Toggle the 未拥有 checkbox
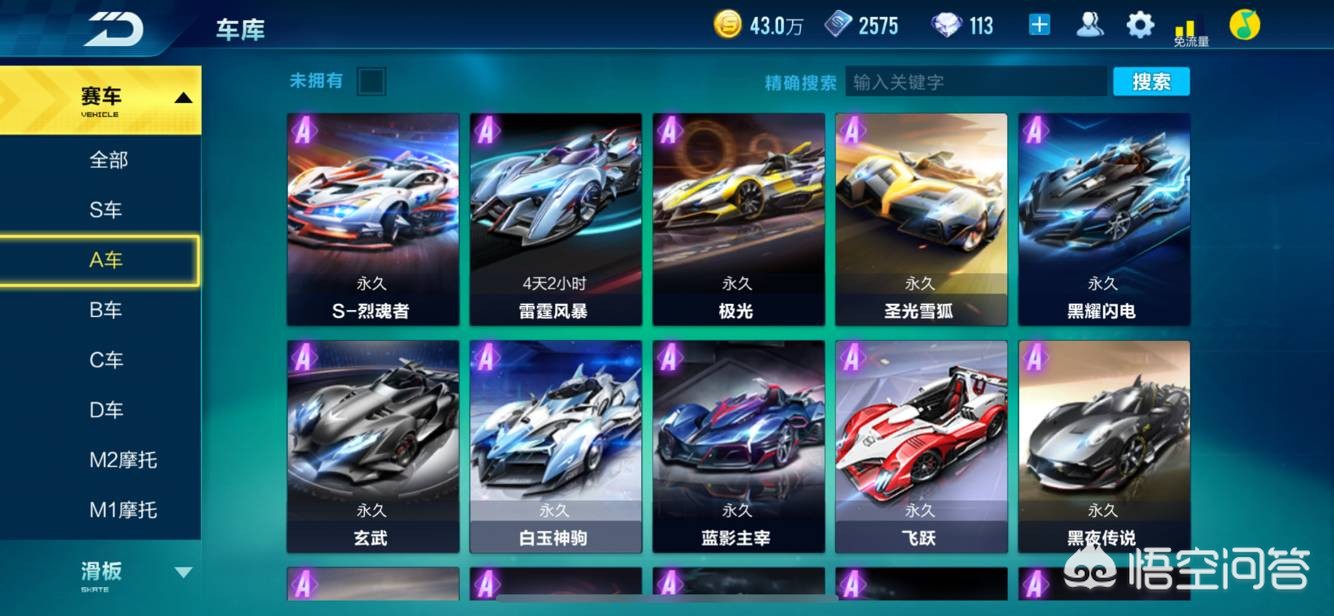This screenshot has height=616, width=1334. coord(372,82)
